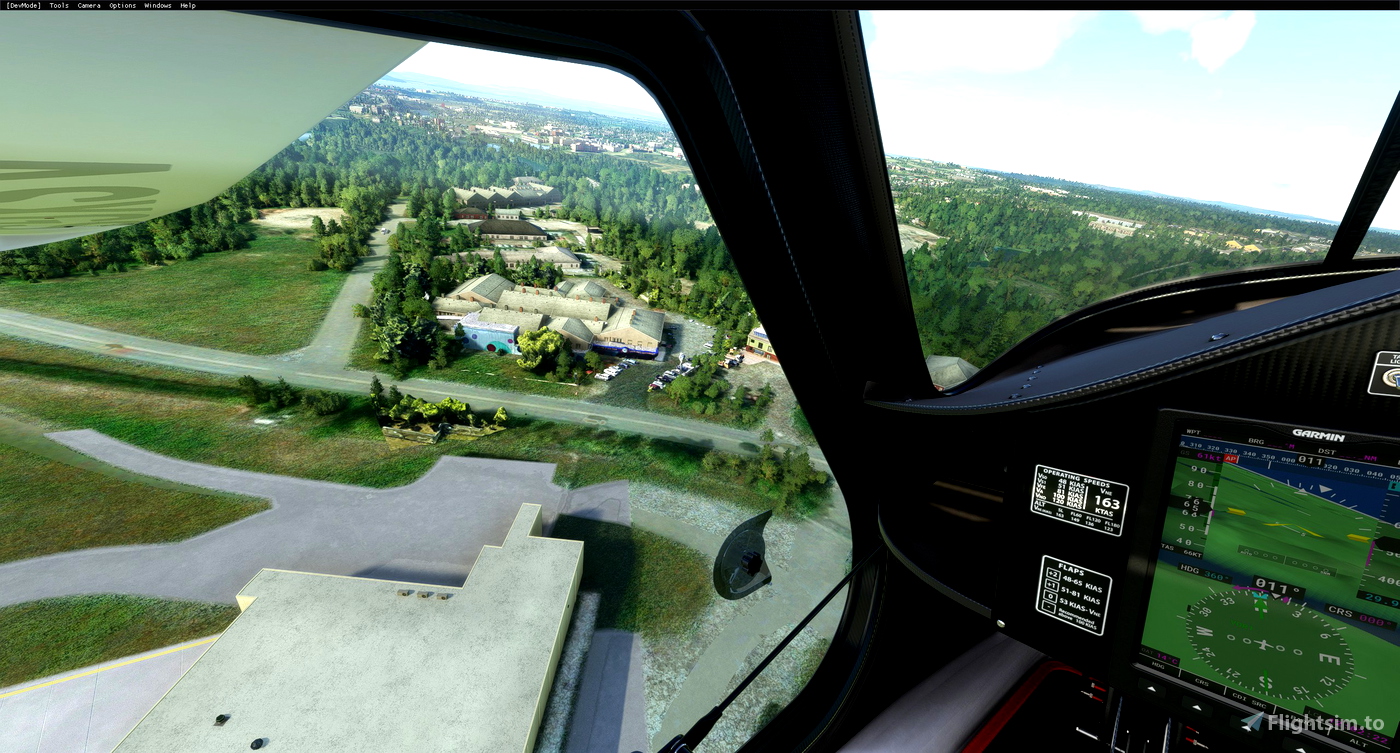Open the Tools menu
The width and height of the screenshot is (1400, 753).
coord(59,5)
